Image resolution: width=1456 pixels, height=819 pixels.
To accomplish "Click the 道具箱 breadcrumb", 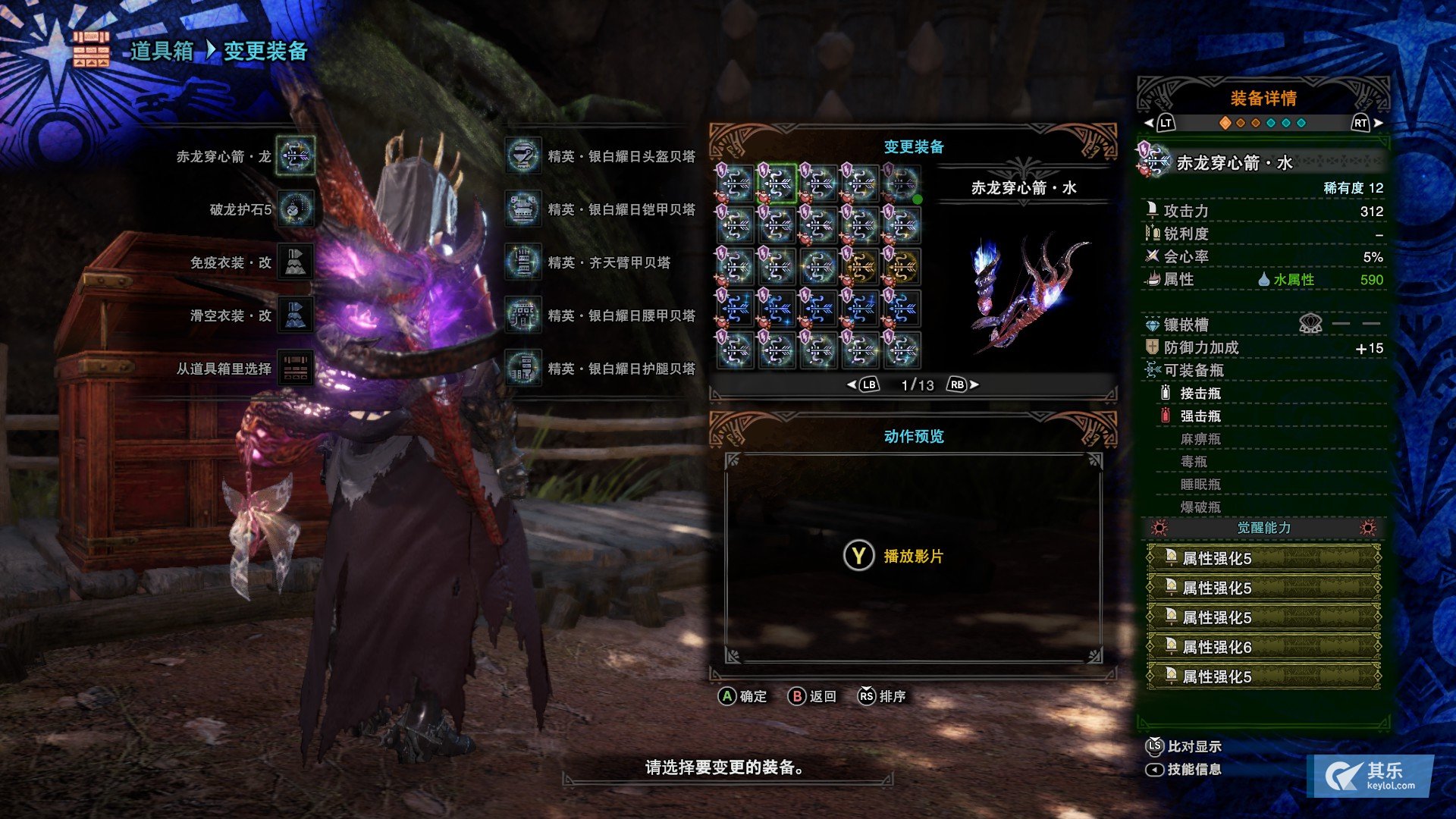I will (x=162, y=51).
